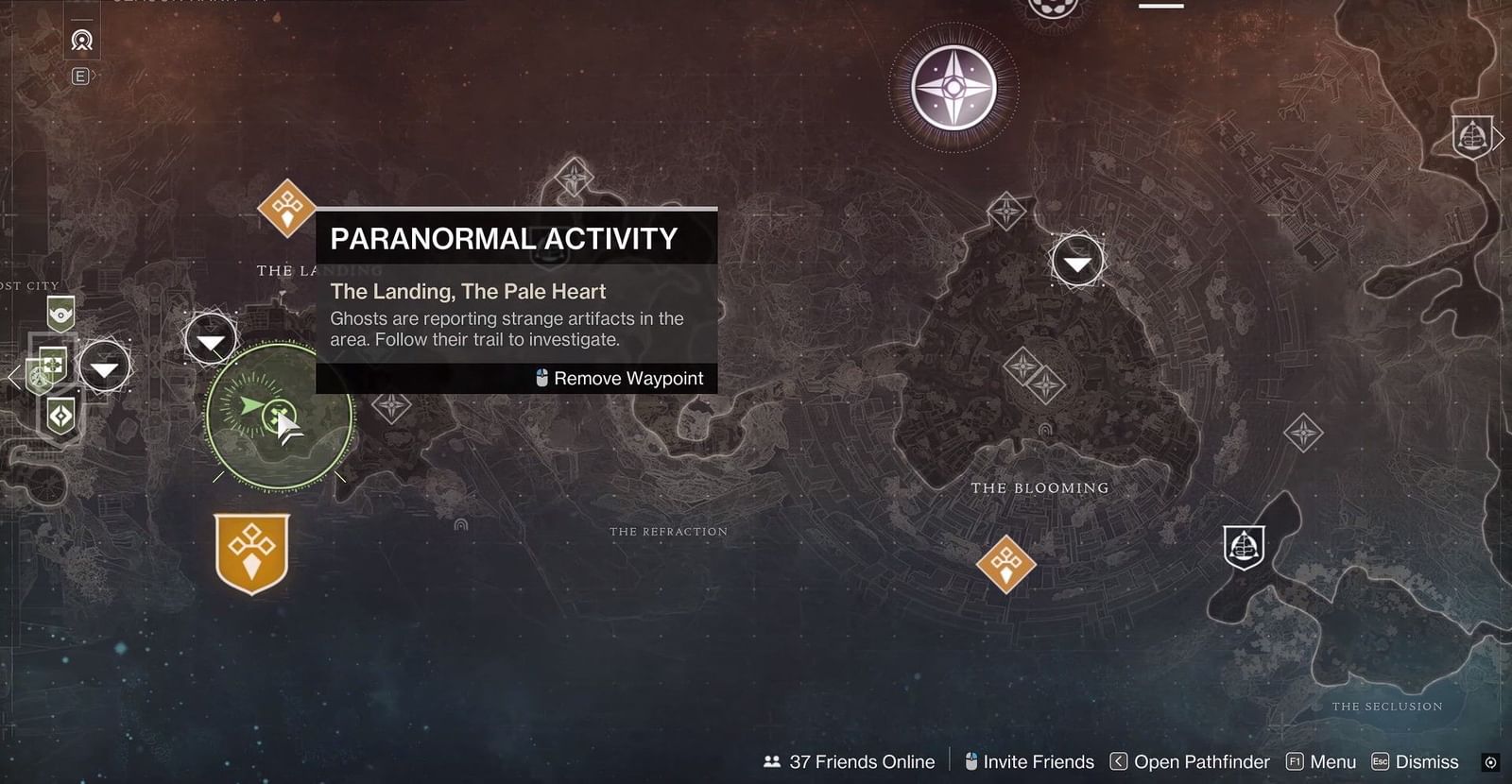Select the compass rose emblem at map top
Screen dimensions: 1512x784
(953, 87)
